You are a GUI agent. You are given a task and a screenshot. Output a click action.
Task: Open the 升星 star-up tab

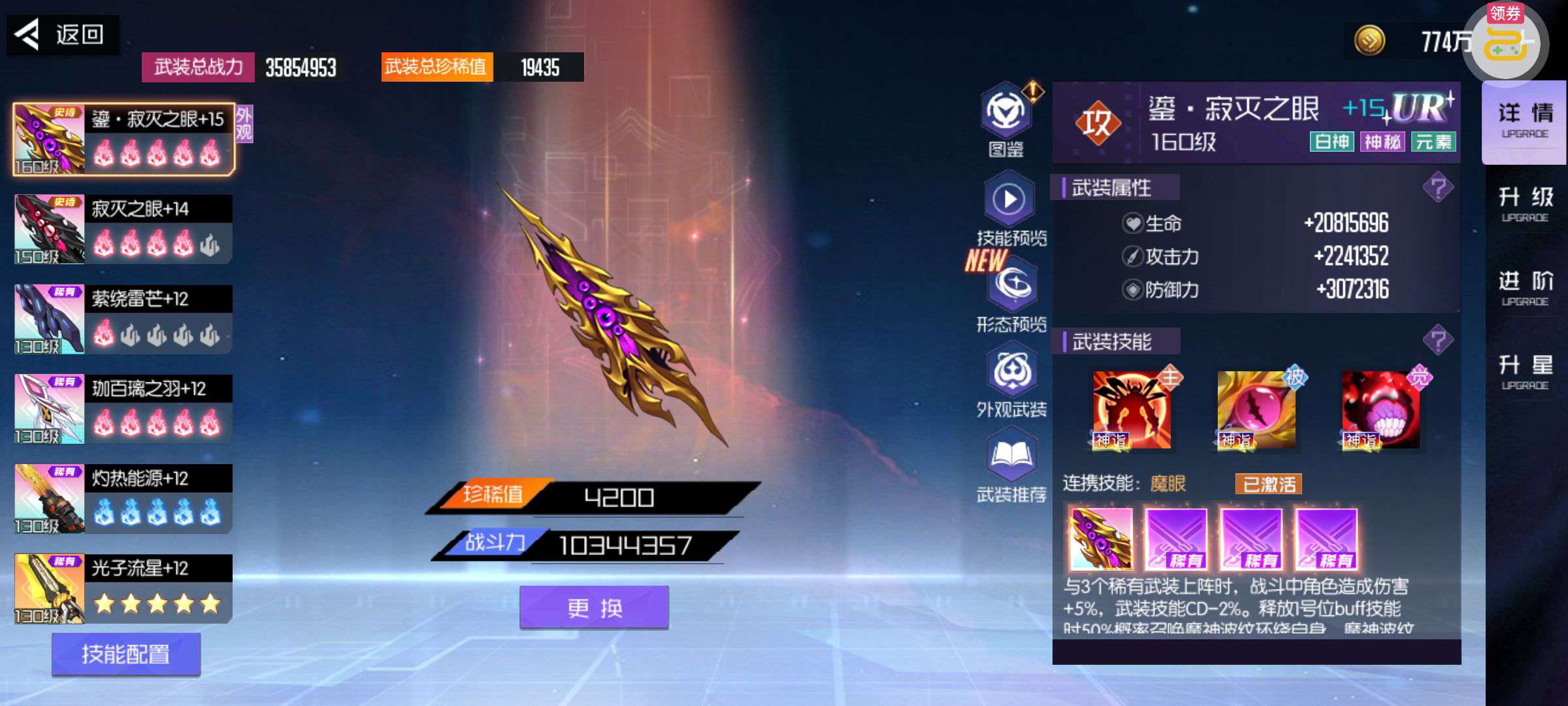(1525, 372)
